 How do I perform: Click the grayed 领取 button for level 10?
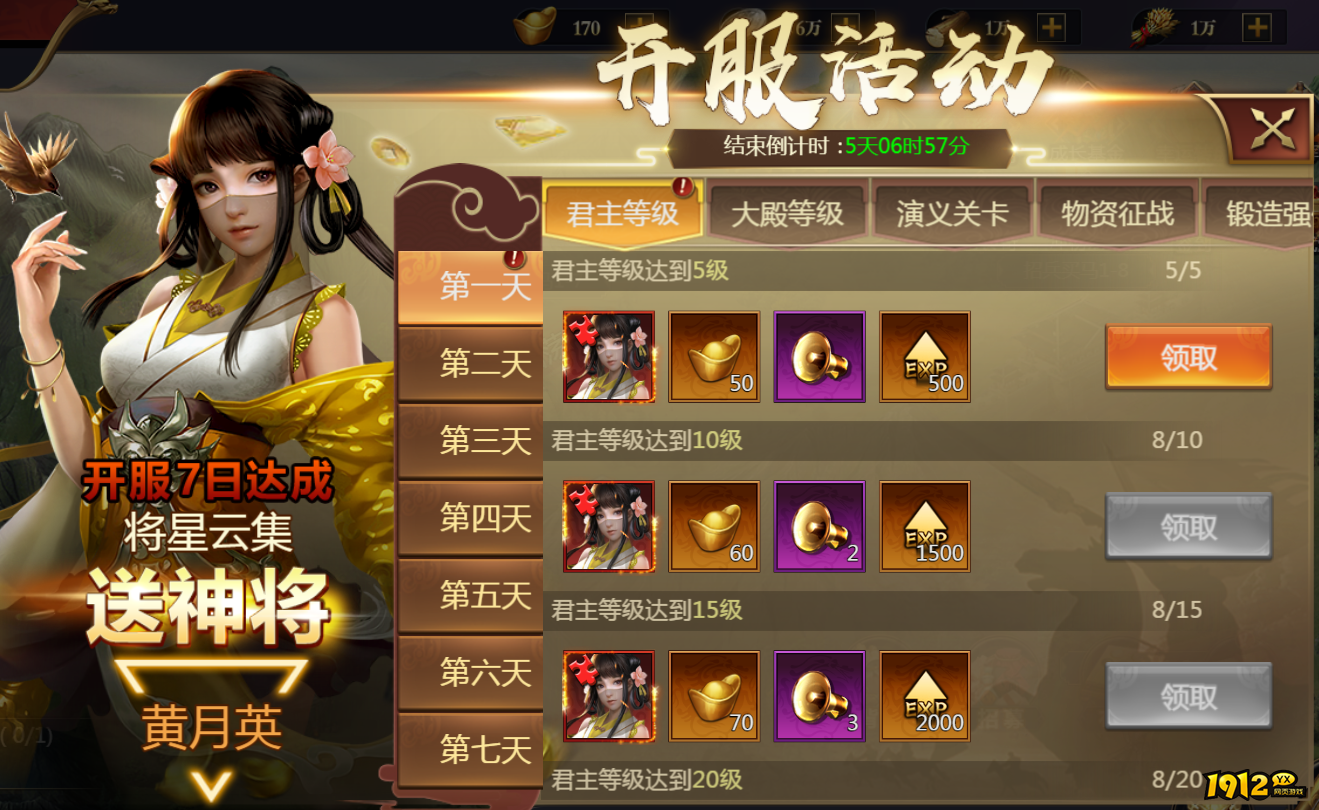[x=1188, y=527]
